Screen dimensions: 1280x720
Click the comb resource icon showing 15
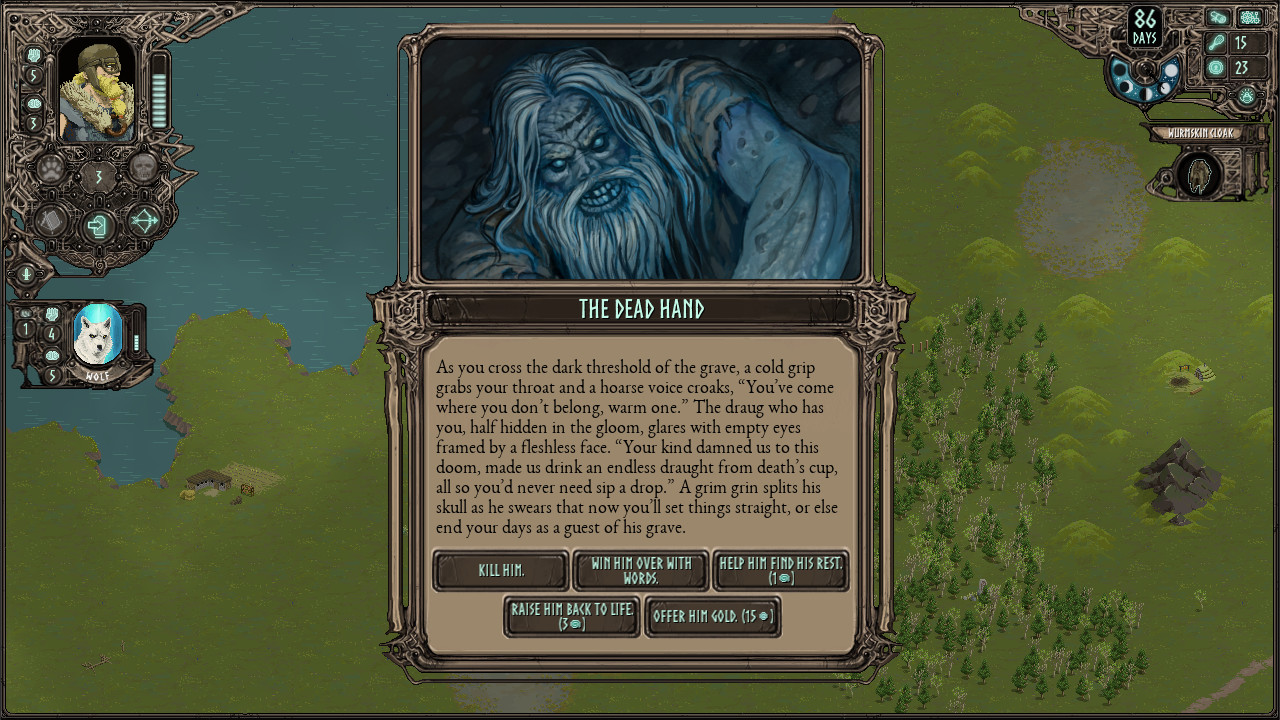tap(1215, 42)
